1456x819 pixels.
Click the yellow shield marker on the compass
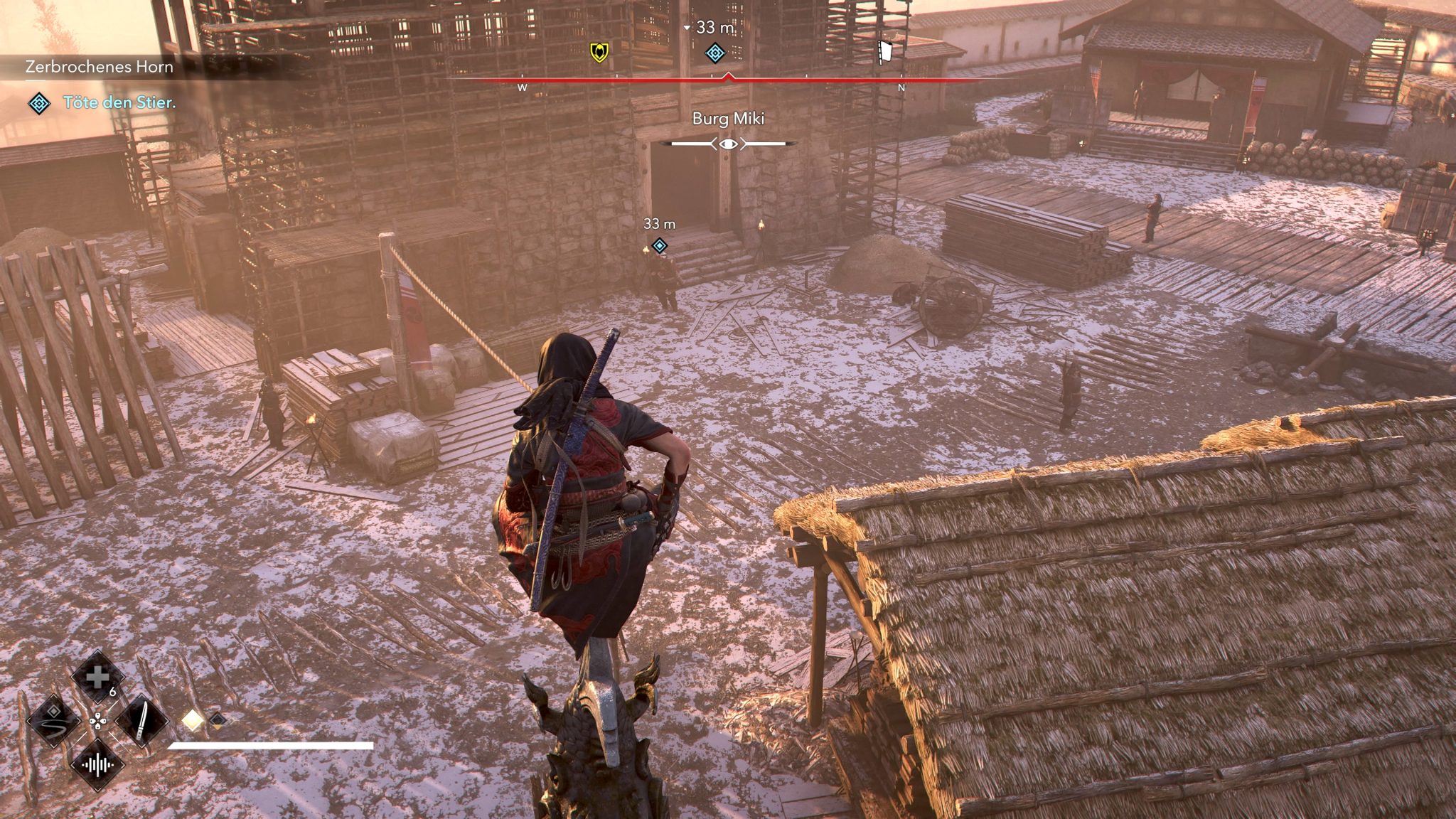tap(599, 52)
